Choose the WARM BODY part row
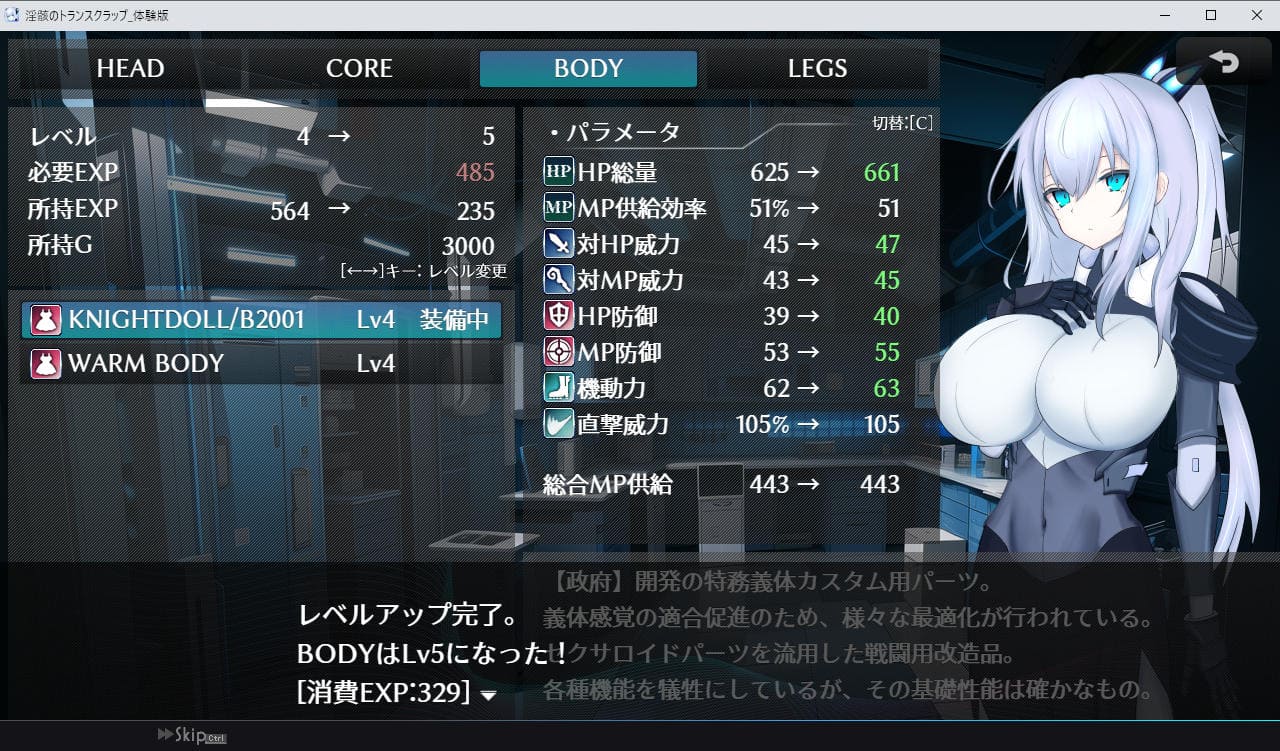Viewport: 1280px width, 751px height. tap(262, 364)
